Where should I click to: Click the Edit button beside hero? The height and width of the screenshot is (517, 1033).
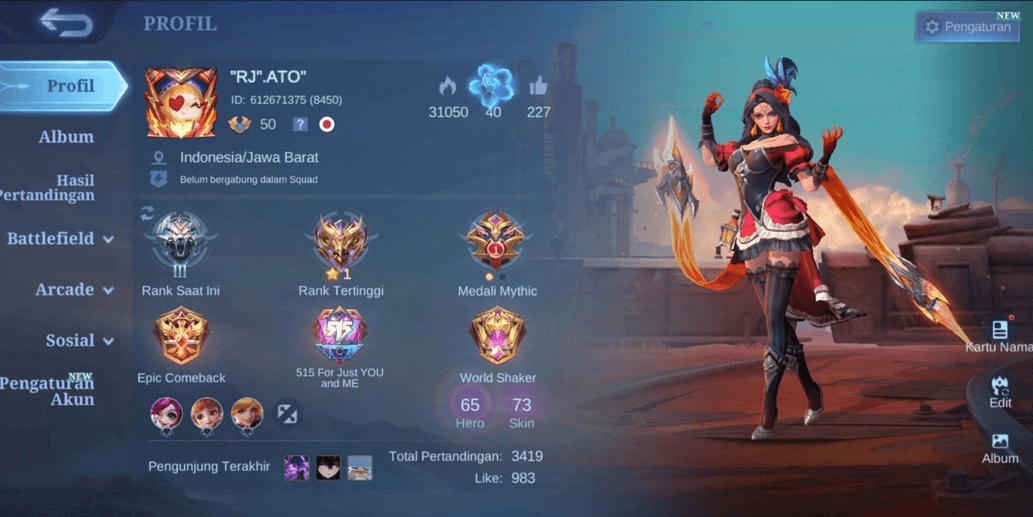click(x=1000, y=391)
